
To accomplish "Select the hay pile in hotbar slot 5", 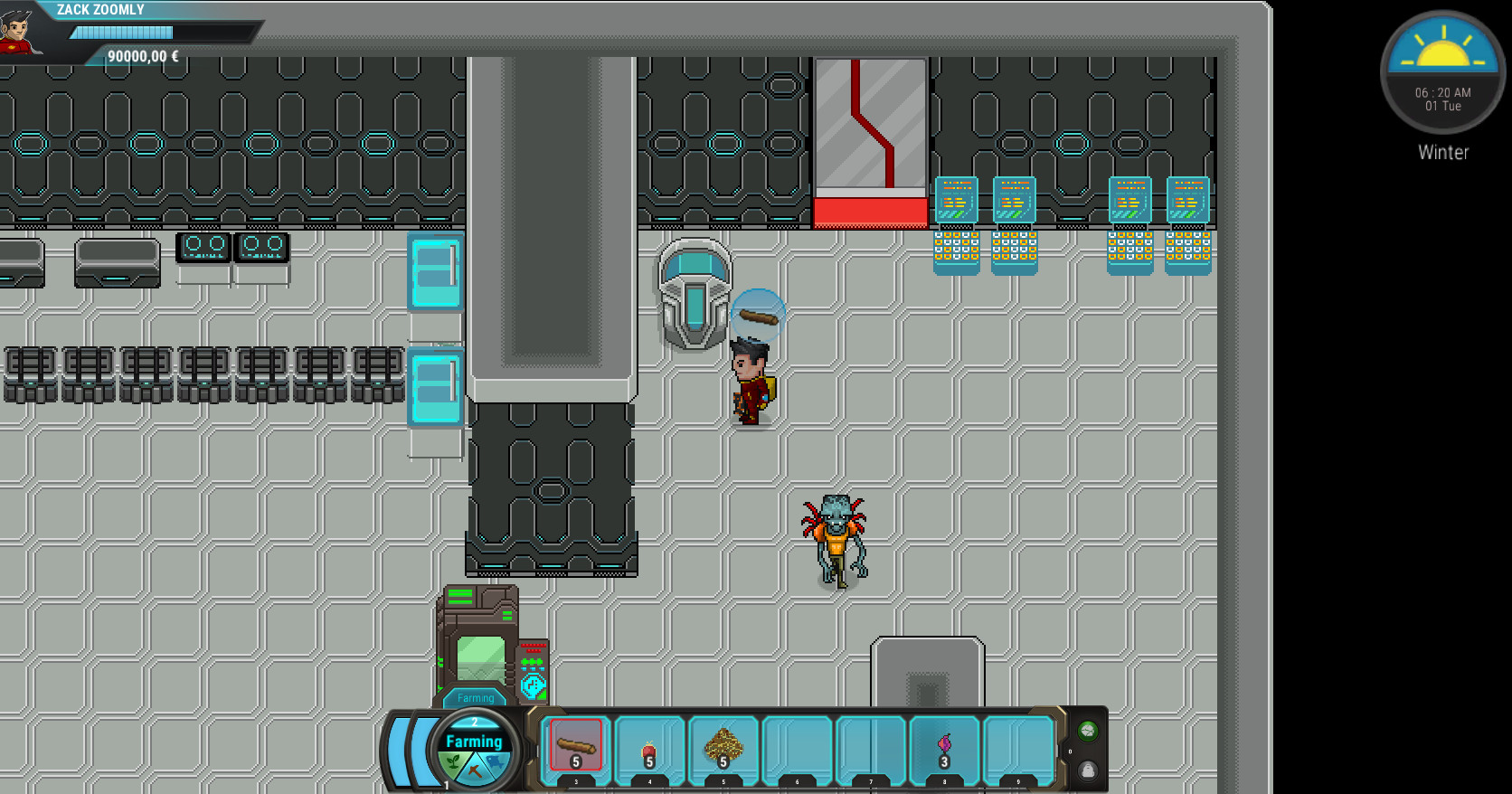I will pyautogui.click(x=723, y=745).
